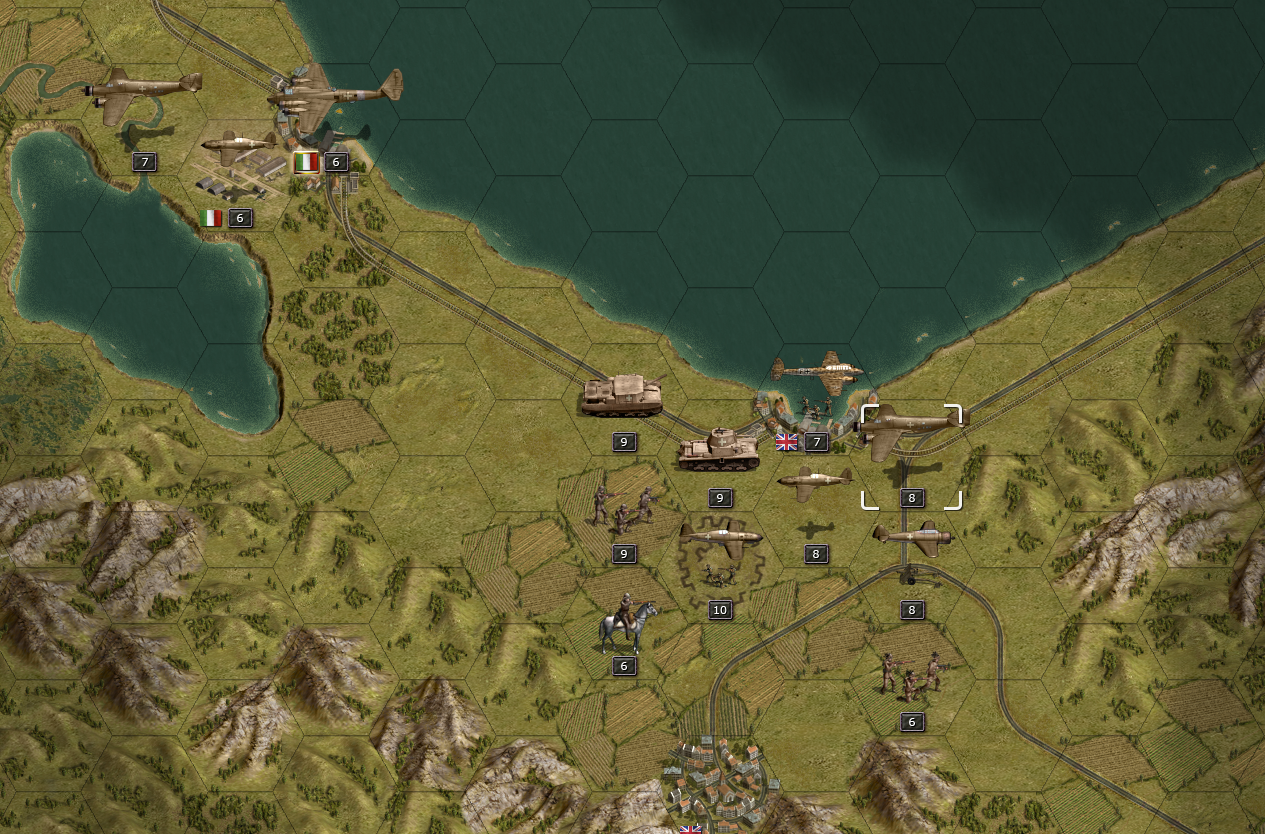The image size is (1265, 834).
Task: Select the large heavy tank with the long gun
Action: click(623, 396)
